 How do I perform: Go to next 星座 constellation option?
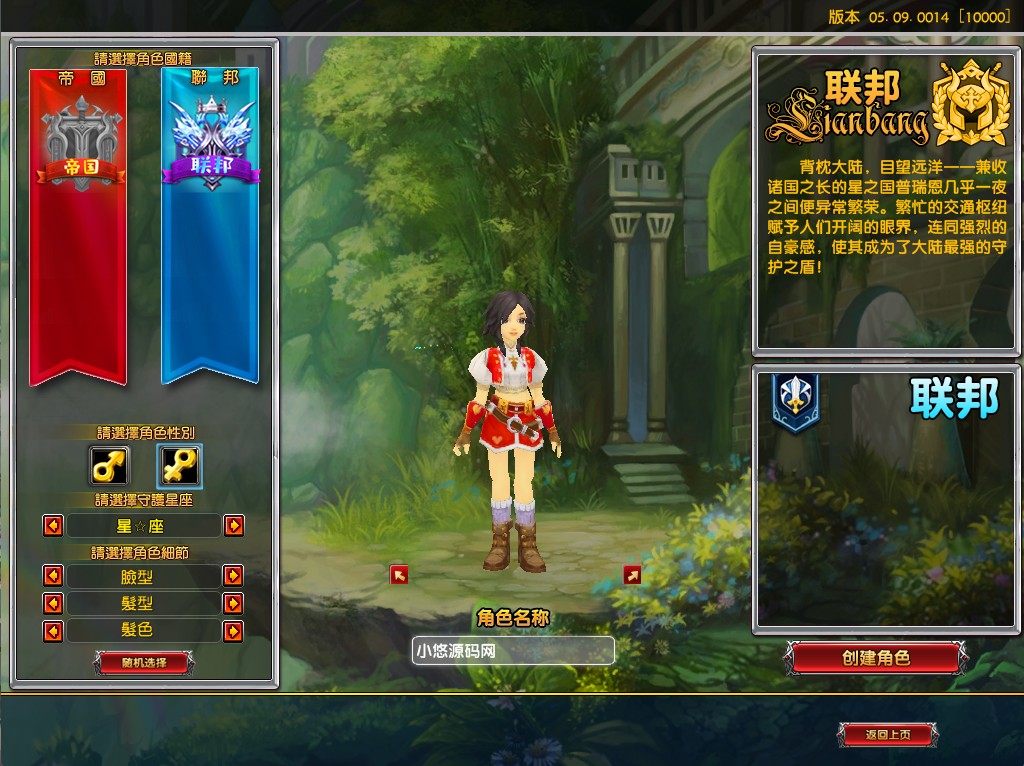tap(233, 525)
